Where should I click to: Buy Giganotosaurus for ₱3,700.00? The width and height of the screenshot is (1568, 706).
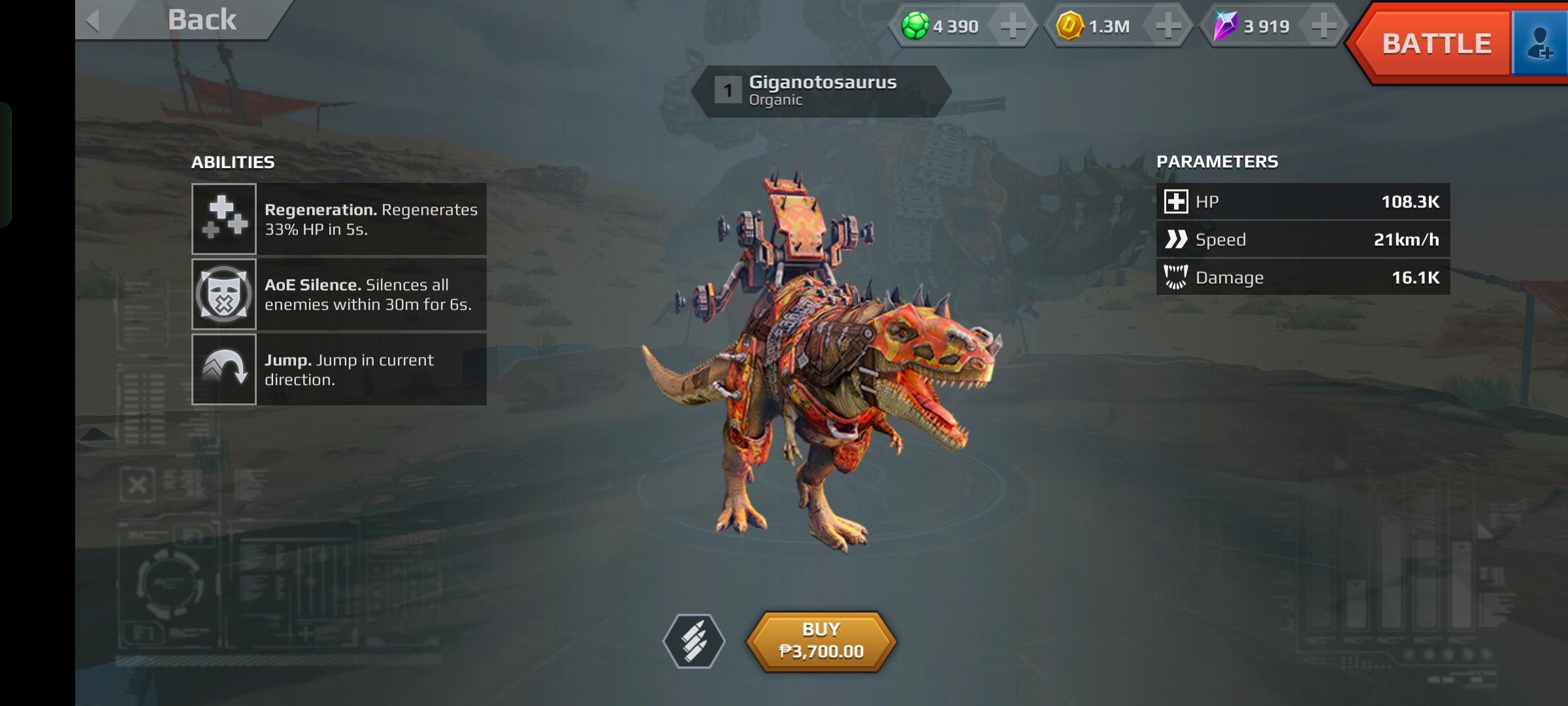coord(821,641)
